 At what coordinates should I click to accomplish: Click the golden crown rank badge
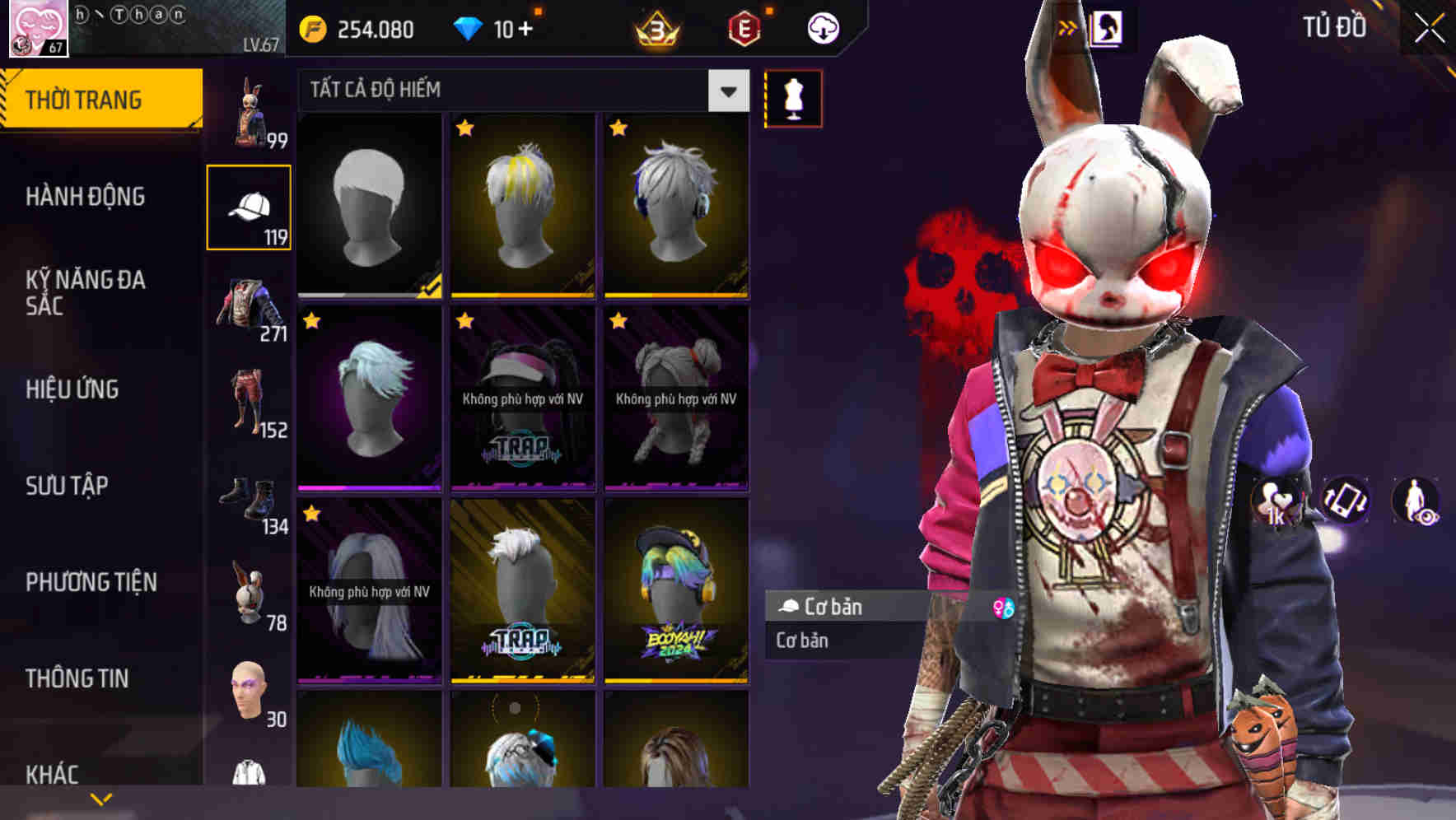point(651,26)
